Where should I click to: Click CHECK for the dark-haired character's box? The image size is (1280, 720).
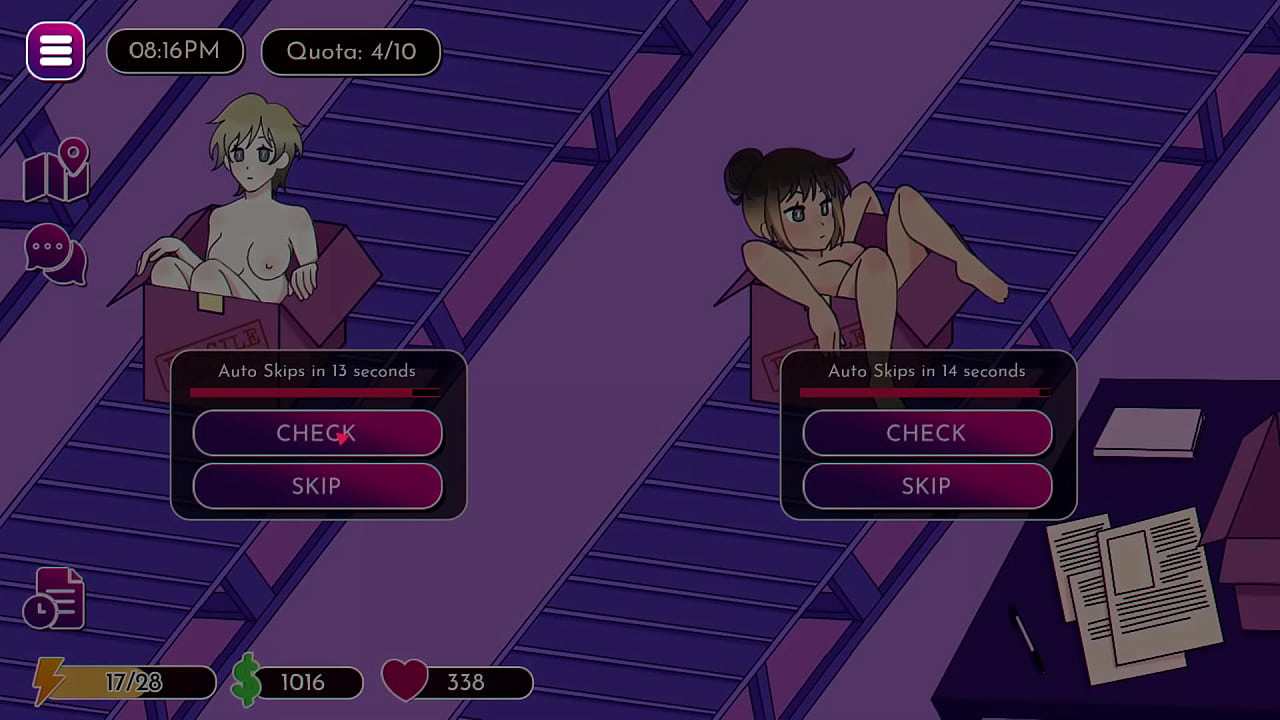pyautogui.click(x=927, y=433)
